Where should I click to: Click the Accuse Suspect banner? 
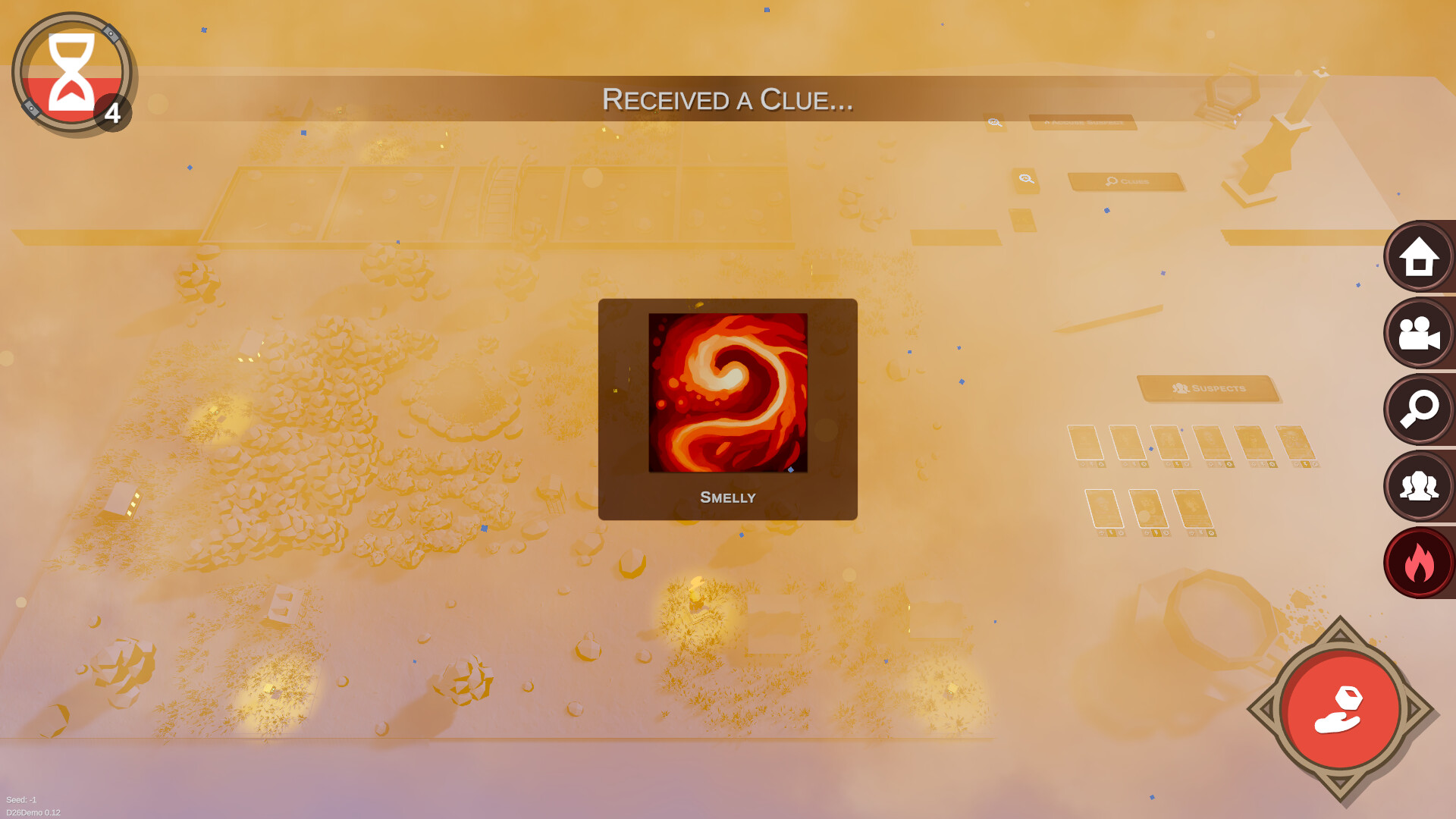tap(1083, 123)
